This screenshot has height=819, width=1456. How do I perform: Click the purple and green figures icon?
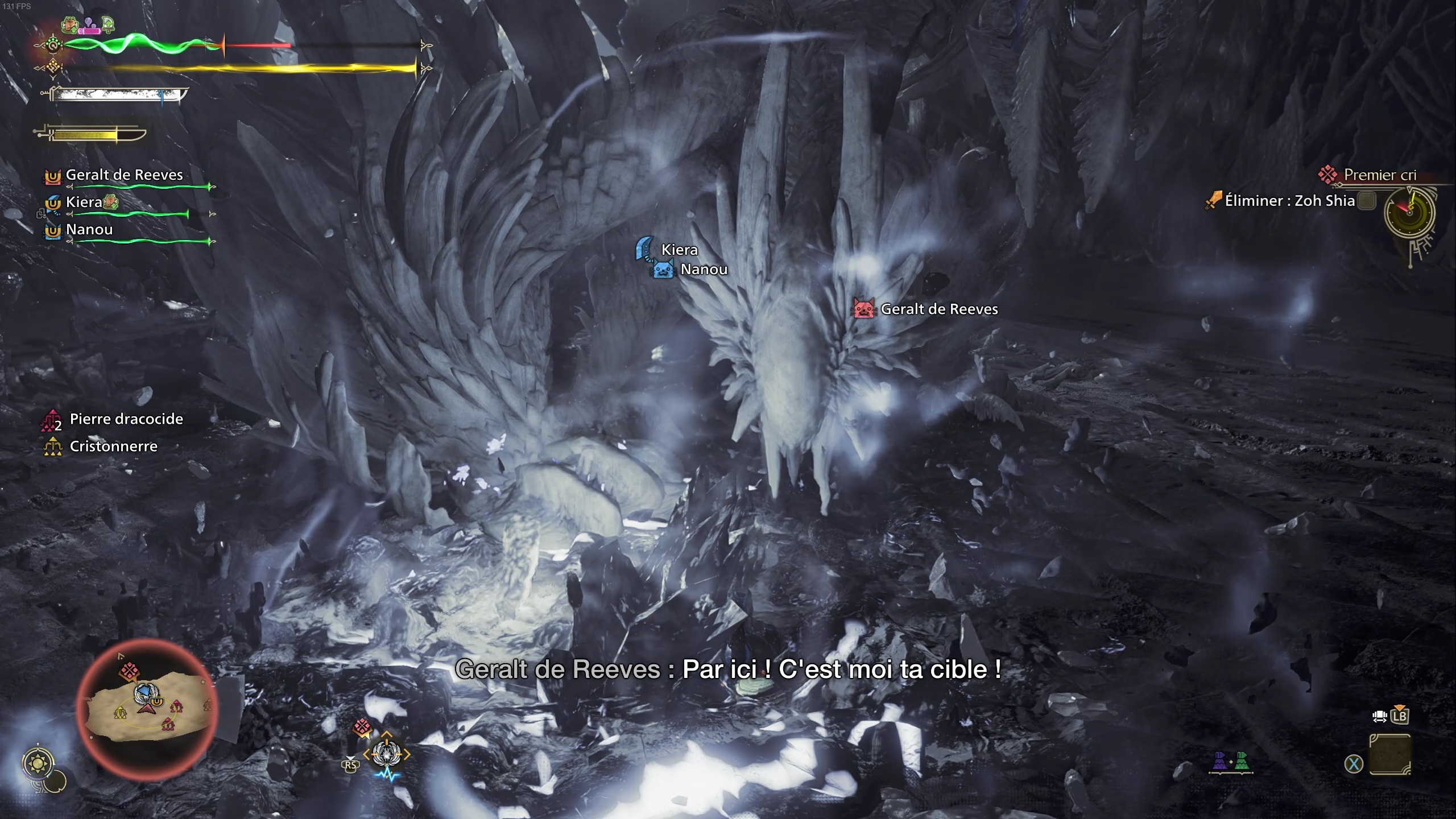[x=1231, y=761]
